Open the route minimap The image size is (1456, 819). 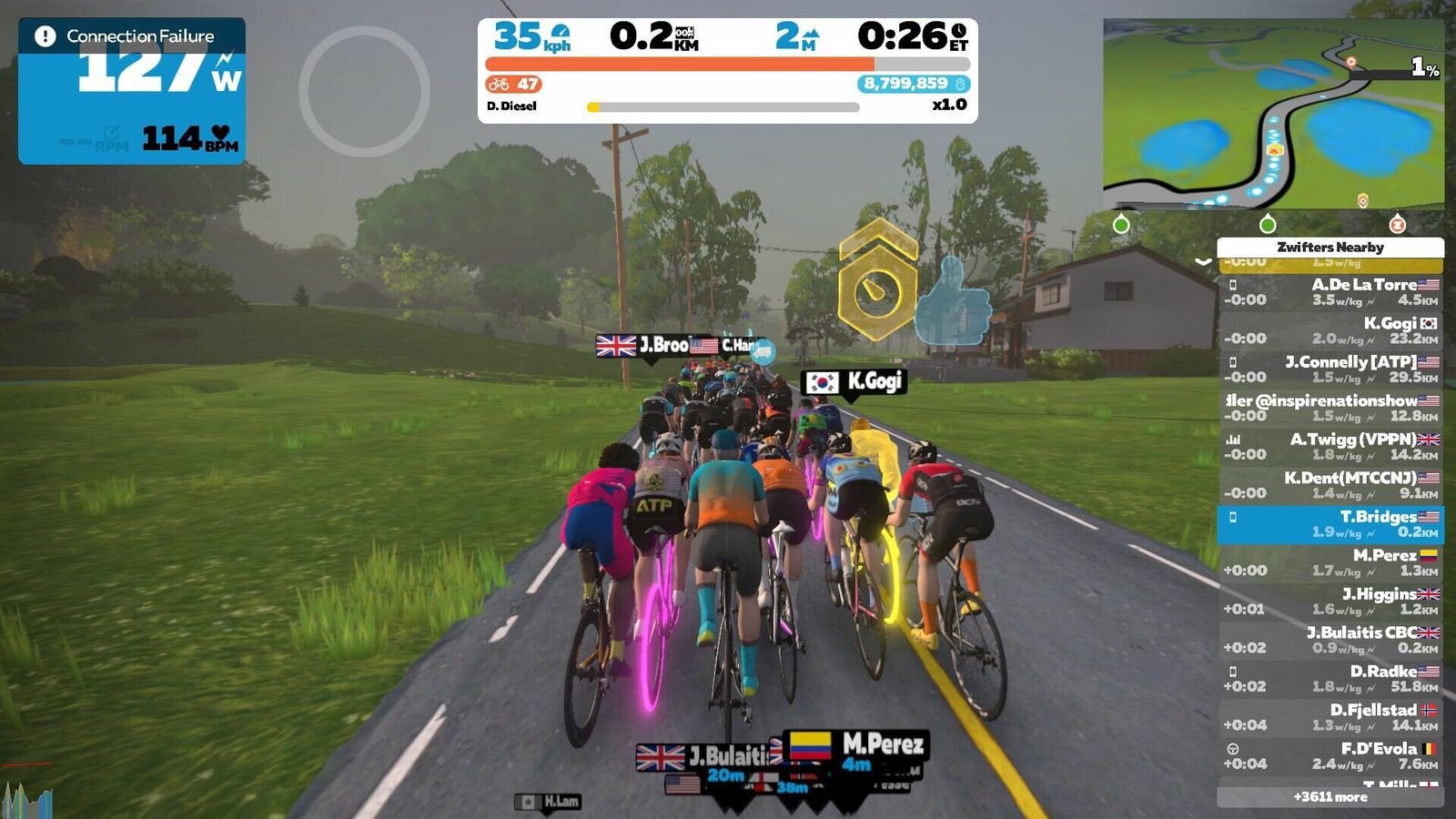click(1273, 114)
